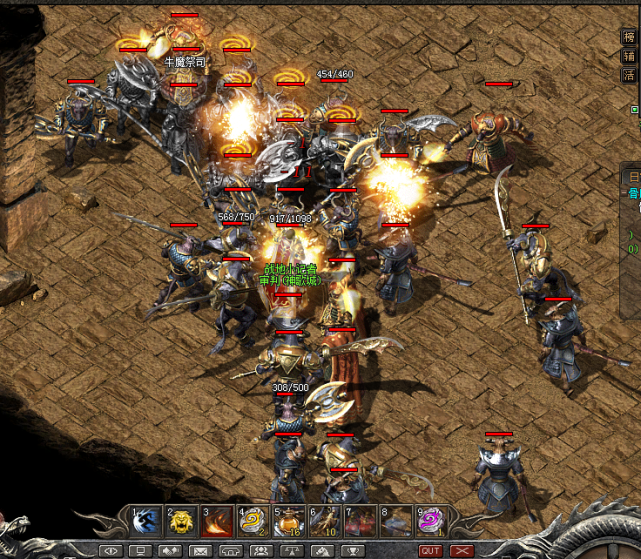
Task: Select hotbar slot 6 item
Action: coord(324,521)
